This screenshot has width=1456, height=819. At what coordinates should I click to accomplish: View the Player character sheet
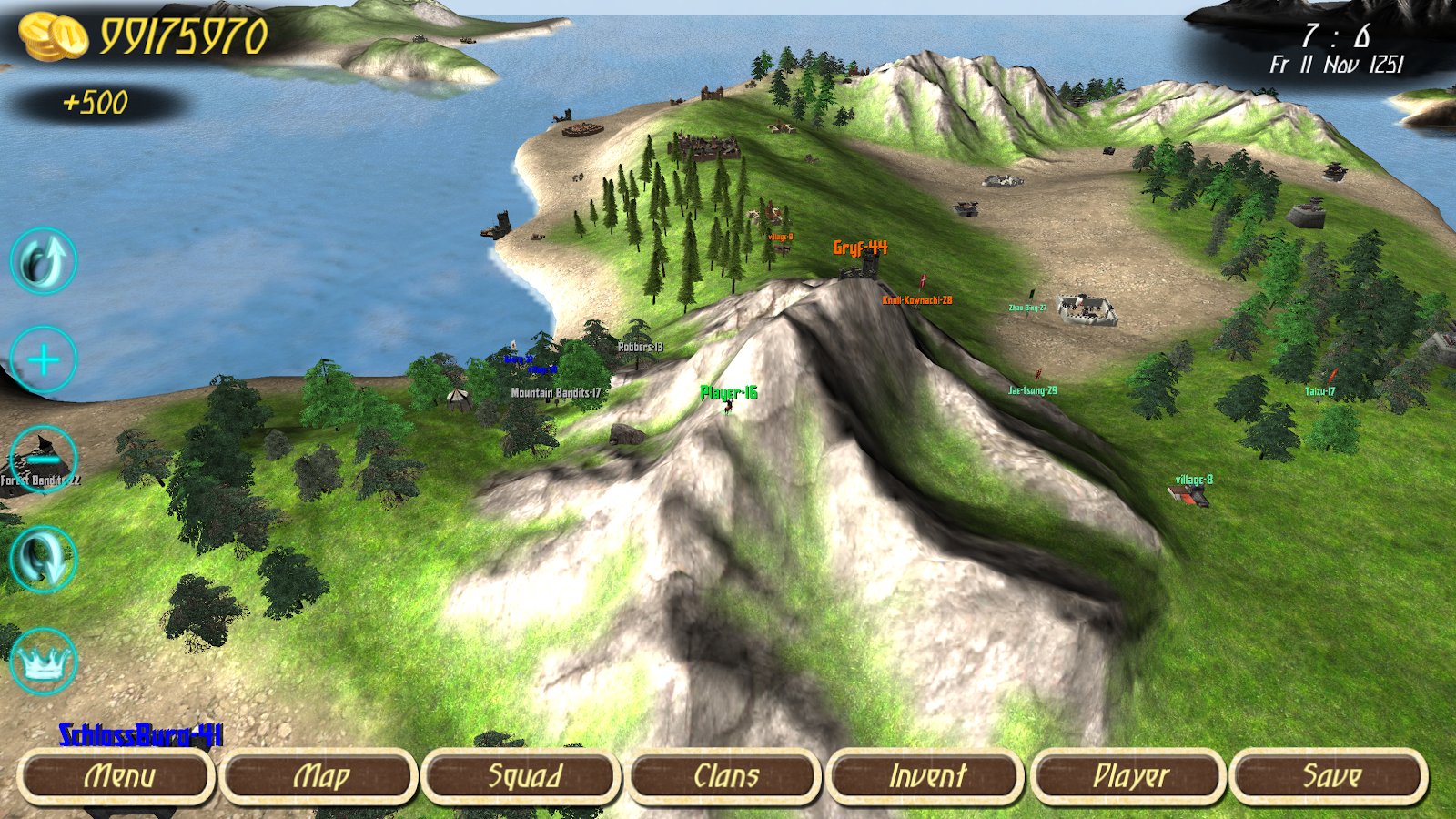[1129, 777]
